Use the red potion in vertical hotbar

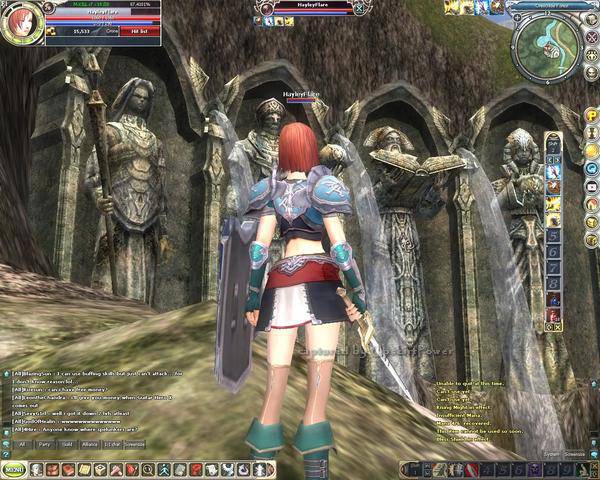pyautogui.click(x=553, y=316)
